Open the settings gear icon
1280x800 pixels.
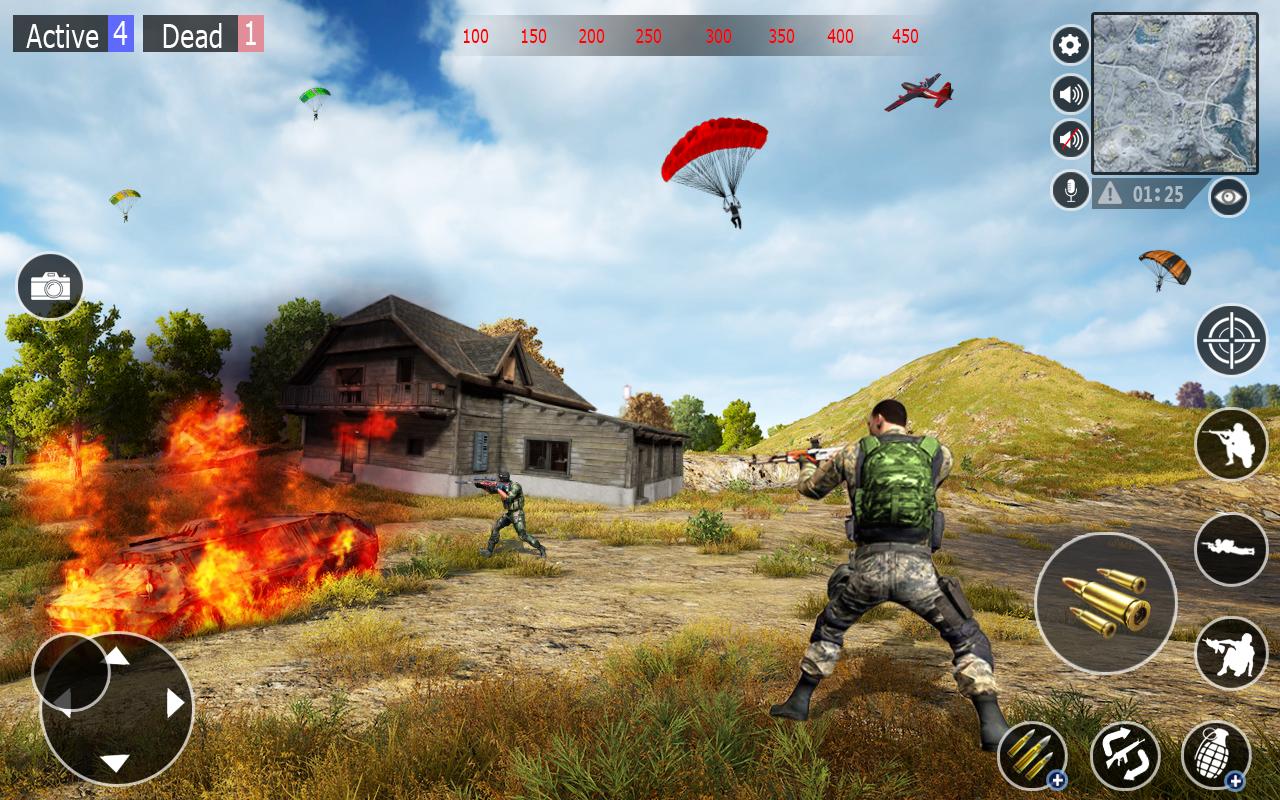(1068, 44)
